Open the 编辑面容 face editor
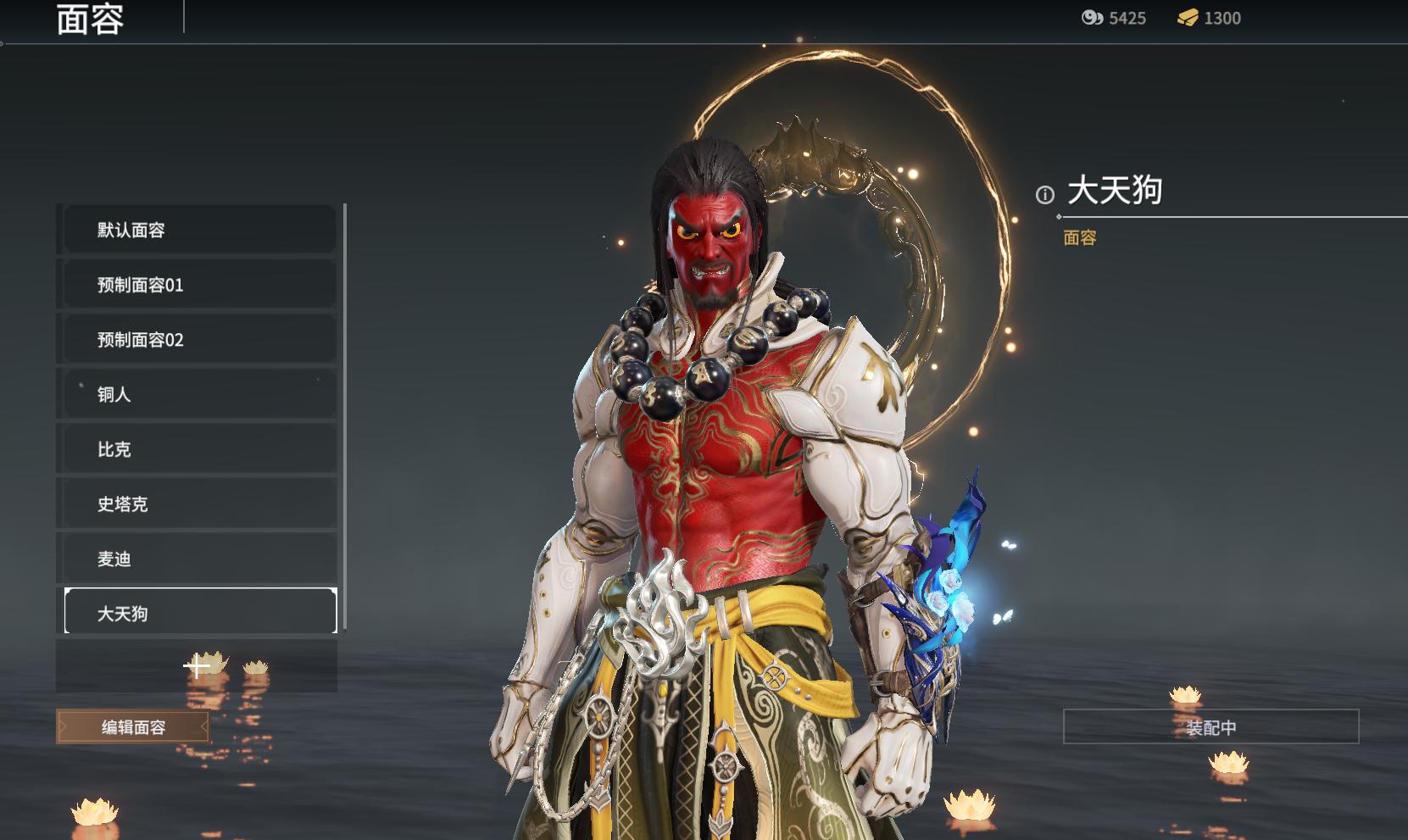This screenshot has height=840, width=1408. 133,727
